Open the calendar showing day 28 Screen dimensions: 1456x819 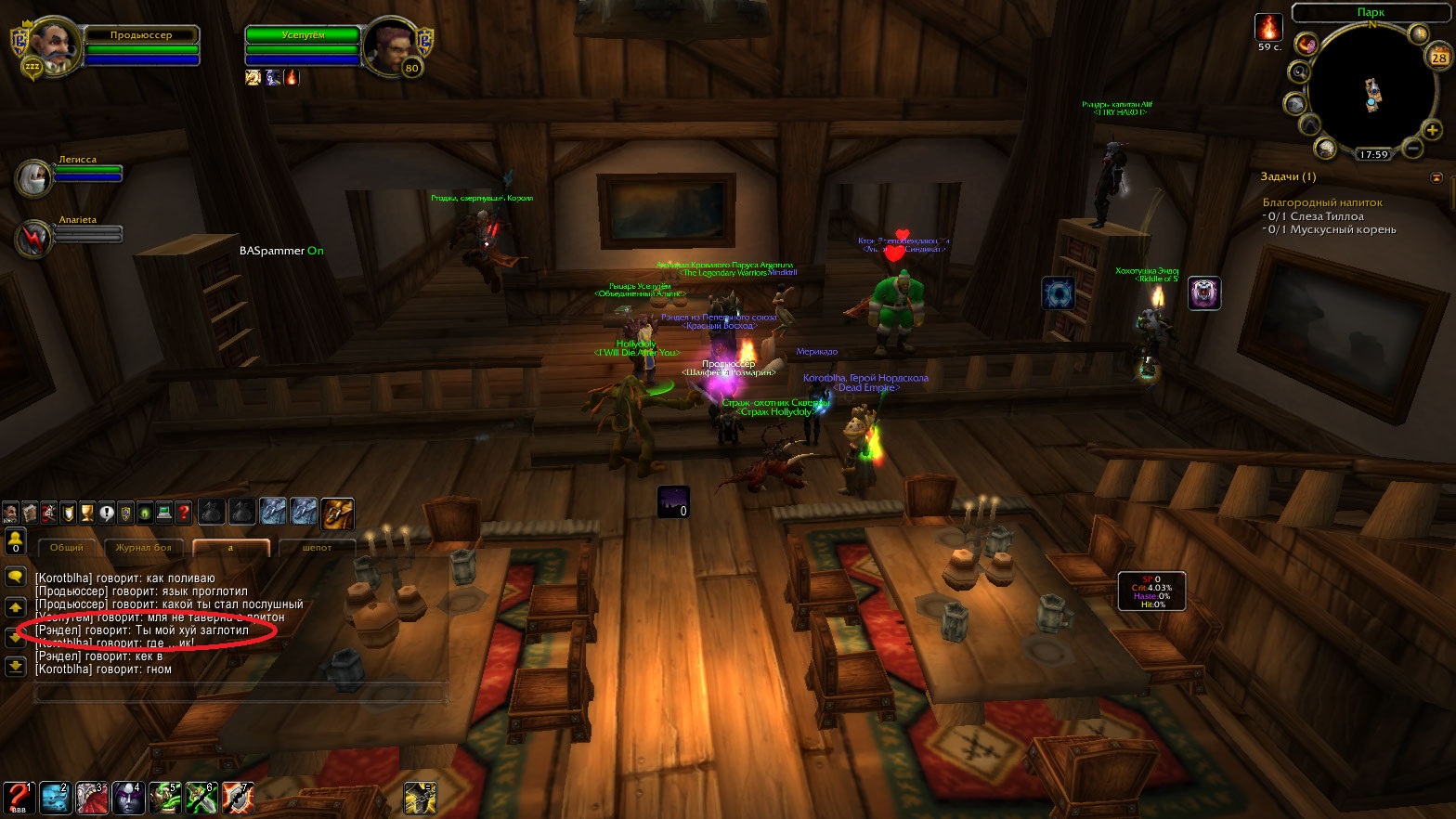[x=1438, y=58]
